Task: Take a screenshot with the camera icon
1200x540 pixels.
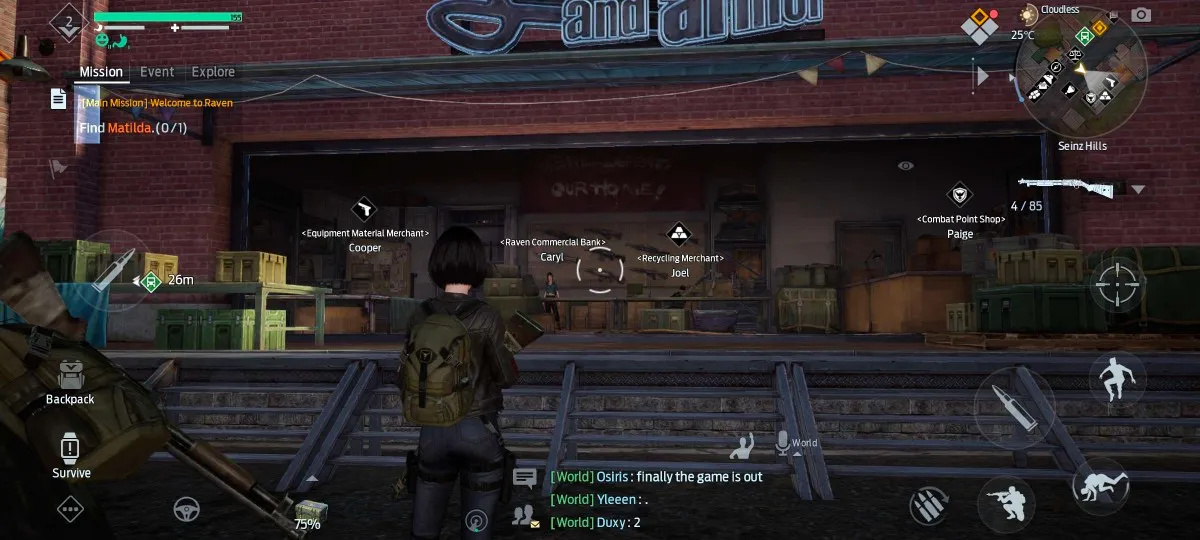Action: click(1141, 14)
